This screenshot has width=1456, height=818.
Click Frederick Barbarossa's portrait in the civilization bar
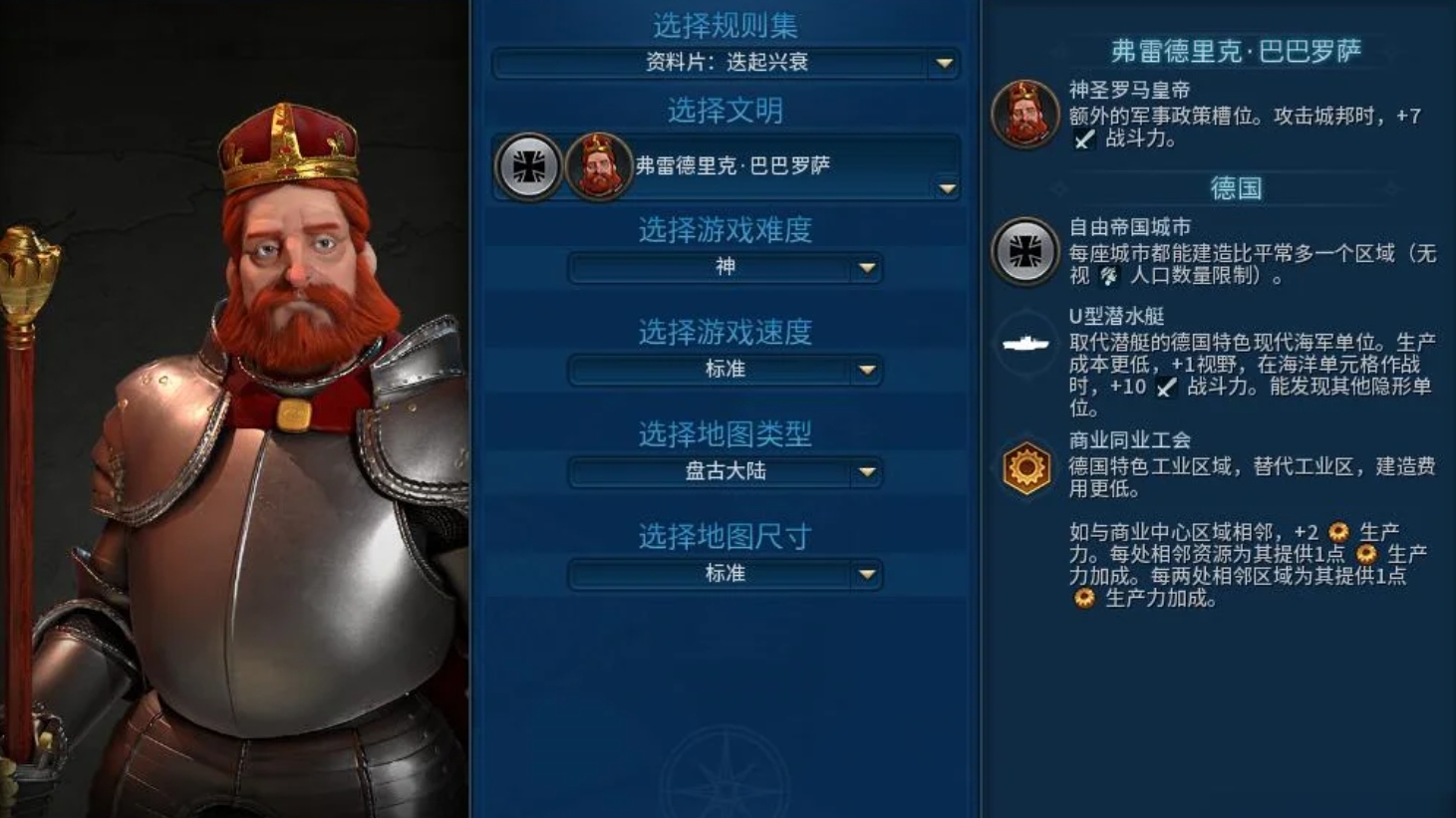click(597, 166)
